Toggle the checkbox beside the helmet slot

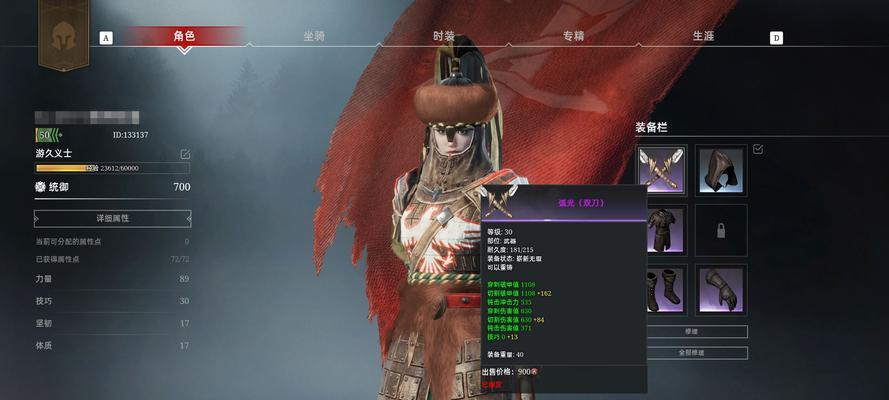click(757, 149)
